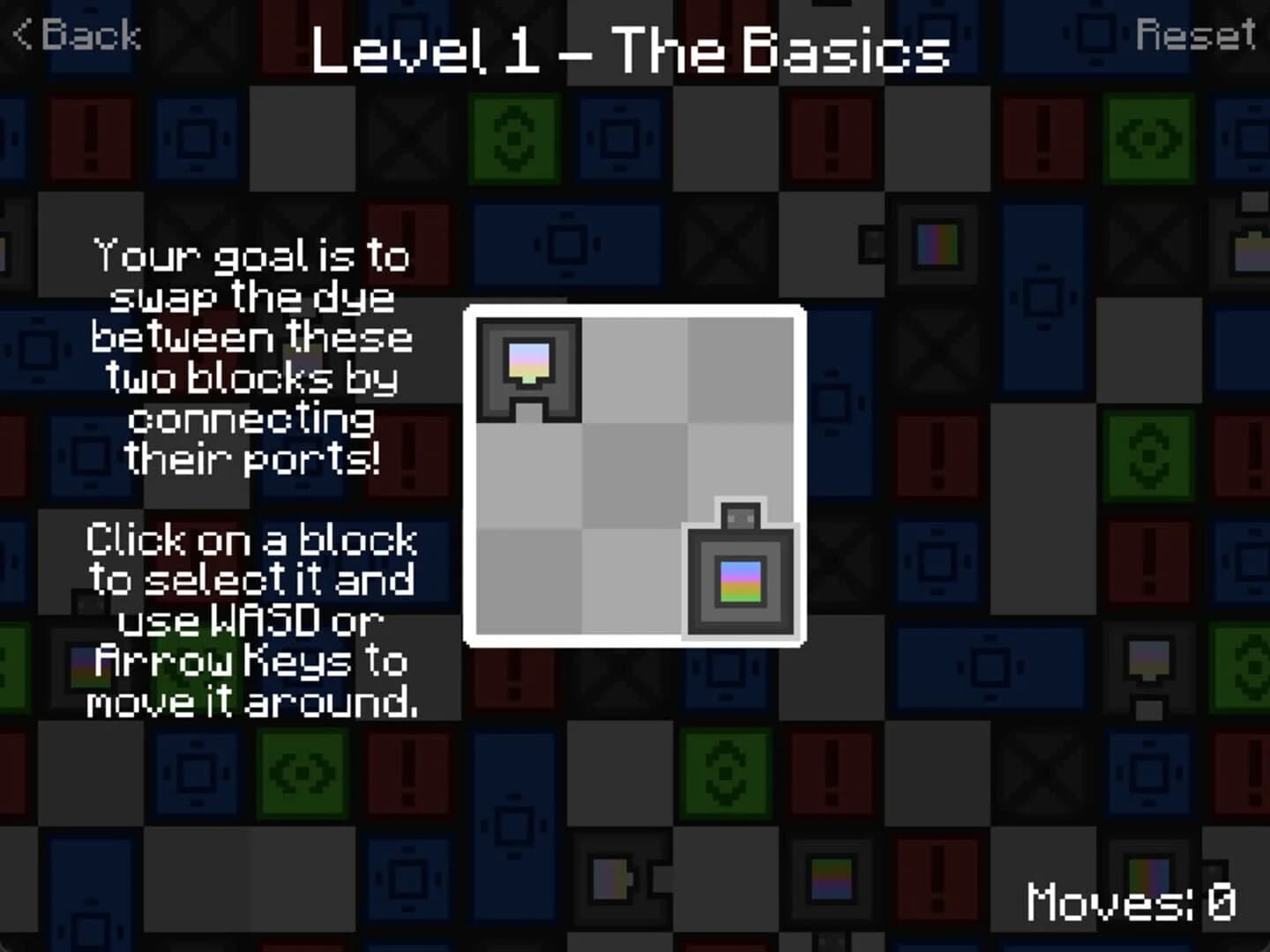Image resolution: width=1270 pixels, height=952 pixels.
Task: Click the rainbow color swatch inside the selected block
Action: pyautogui.click(x=739, y=580)
